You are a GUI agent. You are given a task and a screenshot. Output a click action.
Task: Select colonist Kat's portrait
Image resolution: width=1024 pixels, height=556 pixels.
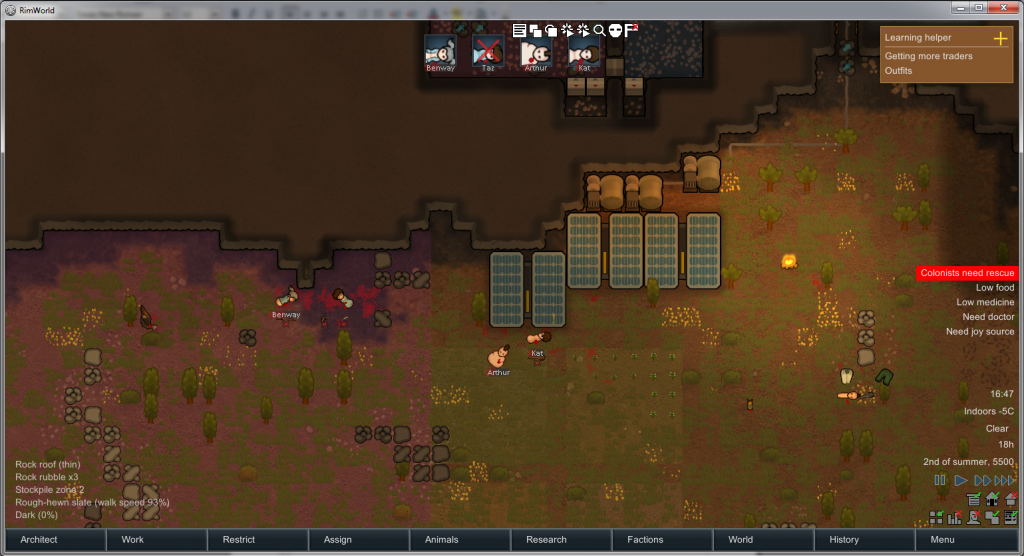[585, 52]
